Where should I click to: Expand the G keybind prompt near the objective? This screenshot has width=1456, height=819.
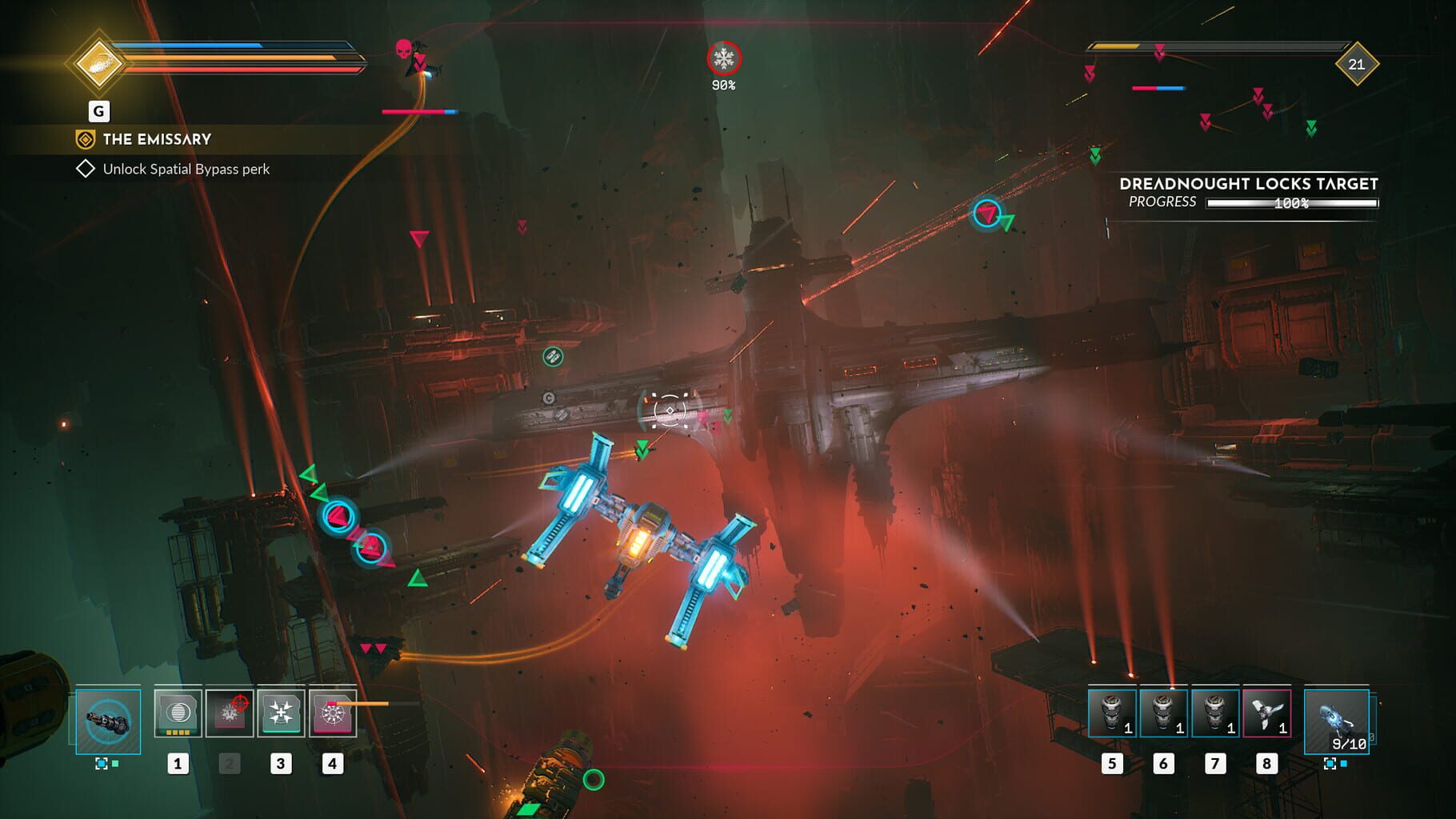[x=98, y=112]
